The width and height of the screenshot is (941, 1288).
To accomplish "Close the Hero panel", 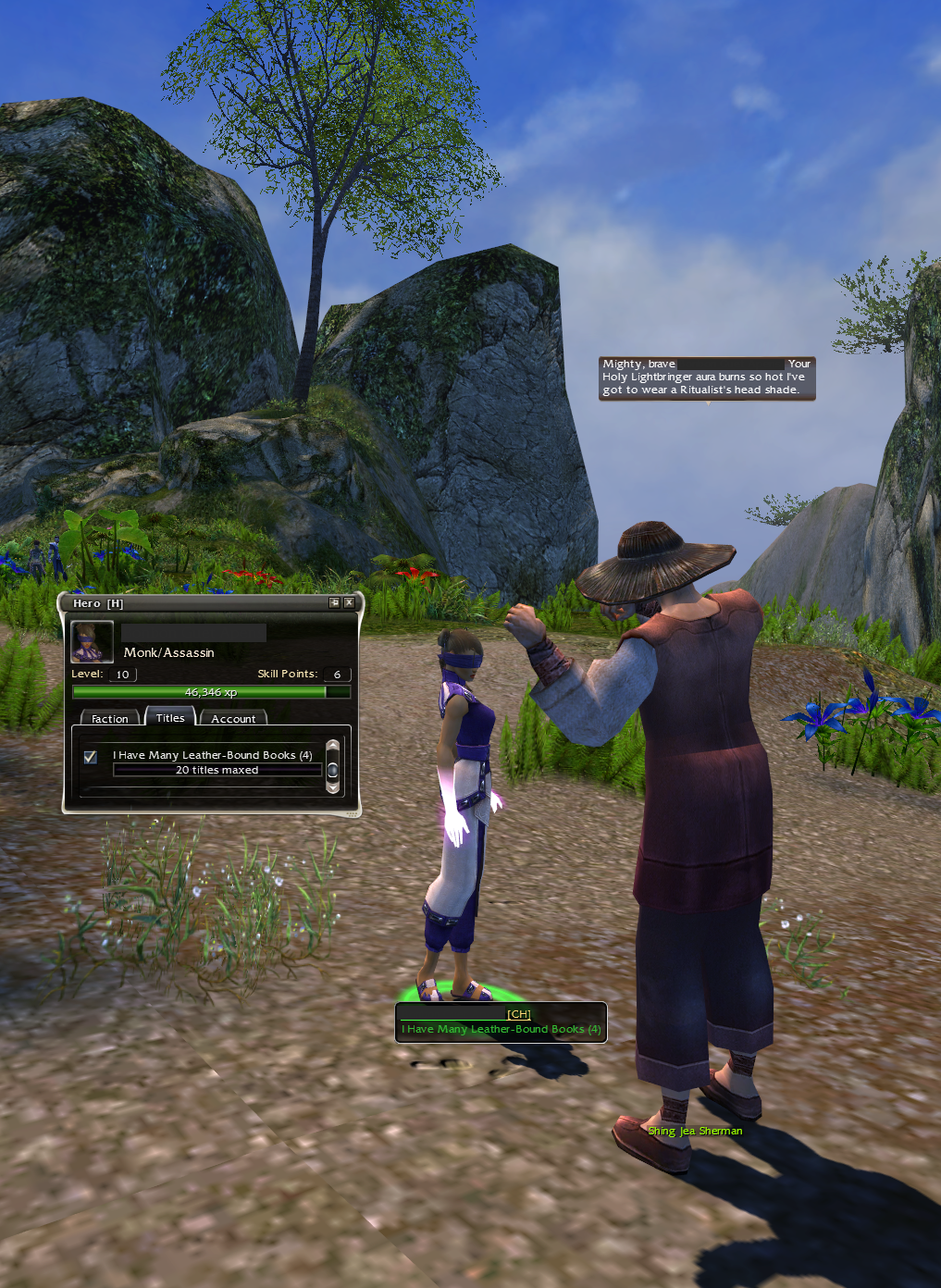I will pyautogui.click(x=349, y=602).
